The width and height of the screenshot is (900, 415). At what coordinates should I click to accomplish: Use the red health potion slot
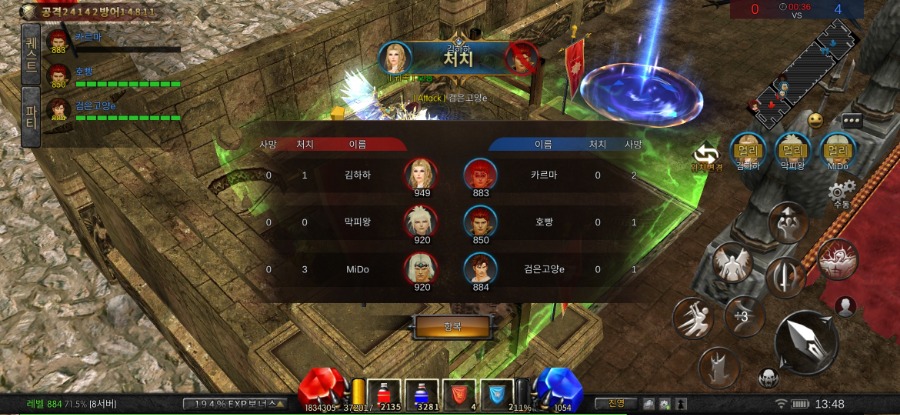[384, 394]
